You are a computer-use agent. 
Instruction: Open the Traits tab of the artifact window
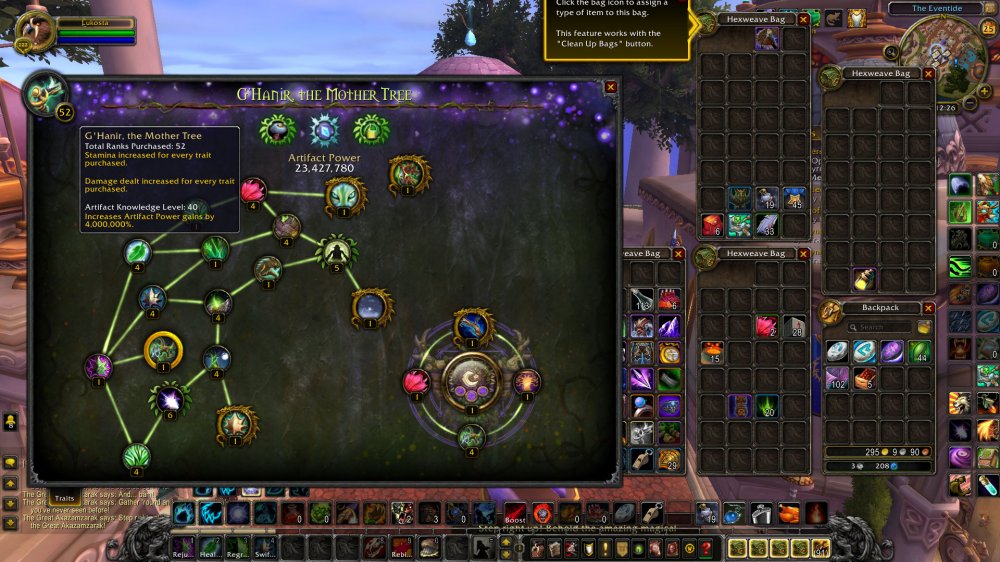65,497
